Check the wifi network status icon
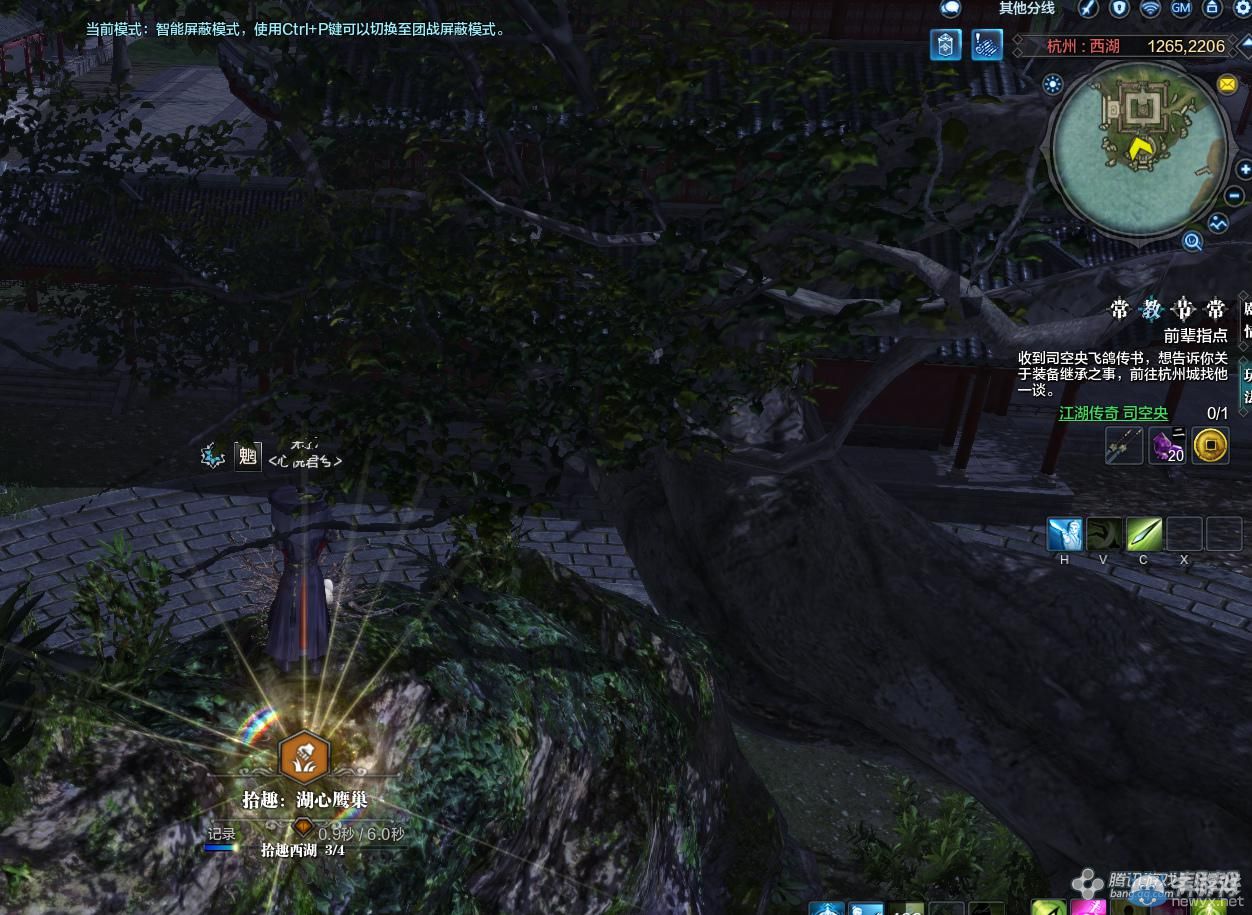The width and height of the screenshot is (1252, 915). coord(1151,8)
